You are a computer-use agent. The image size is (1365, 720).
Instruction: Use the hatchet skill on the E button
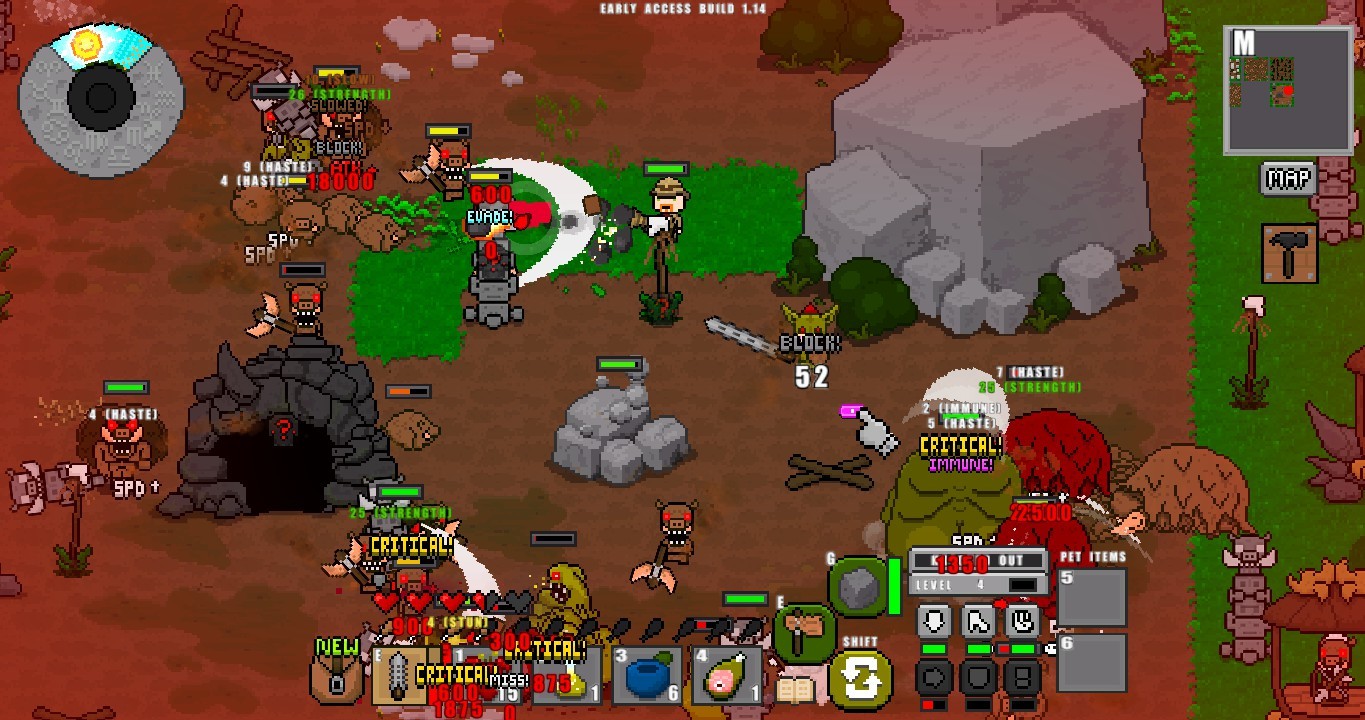point(803,630)
